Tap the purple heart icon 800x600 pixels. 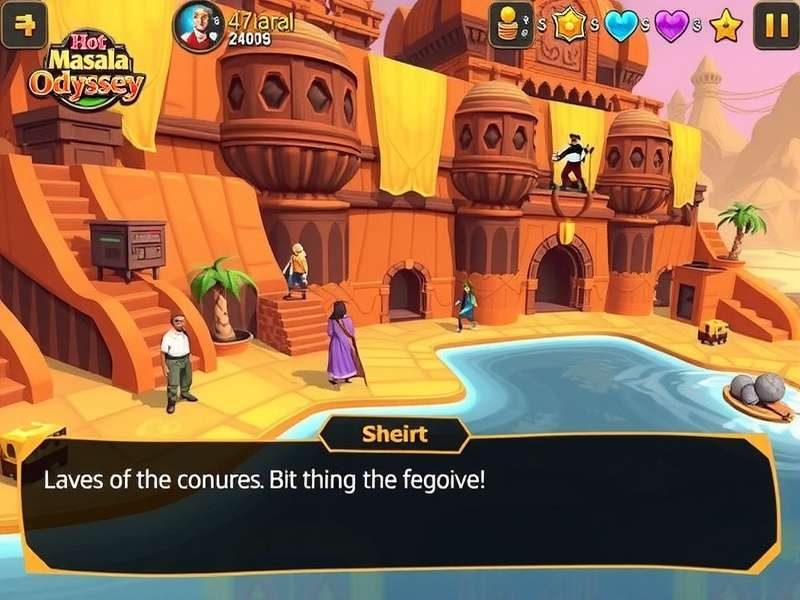click(673, 25)
